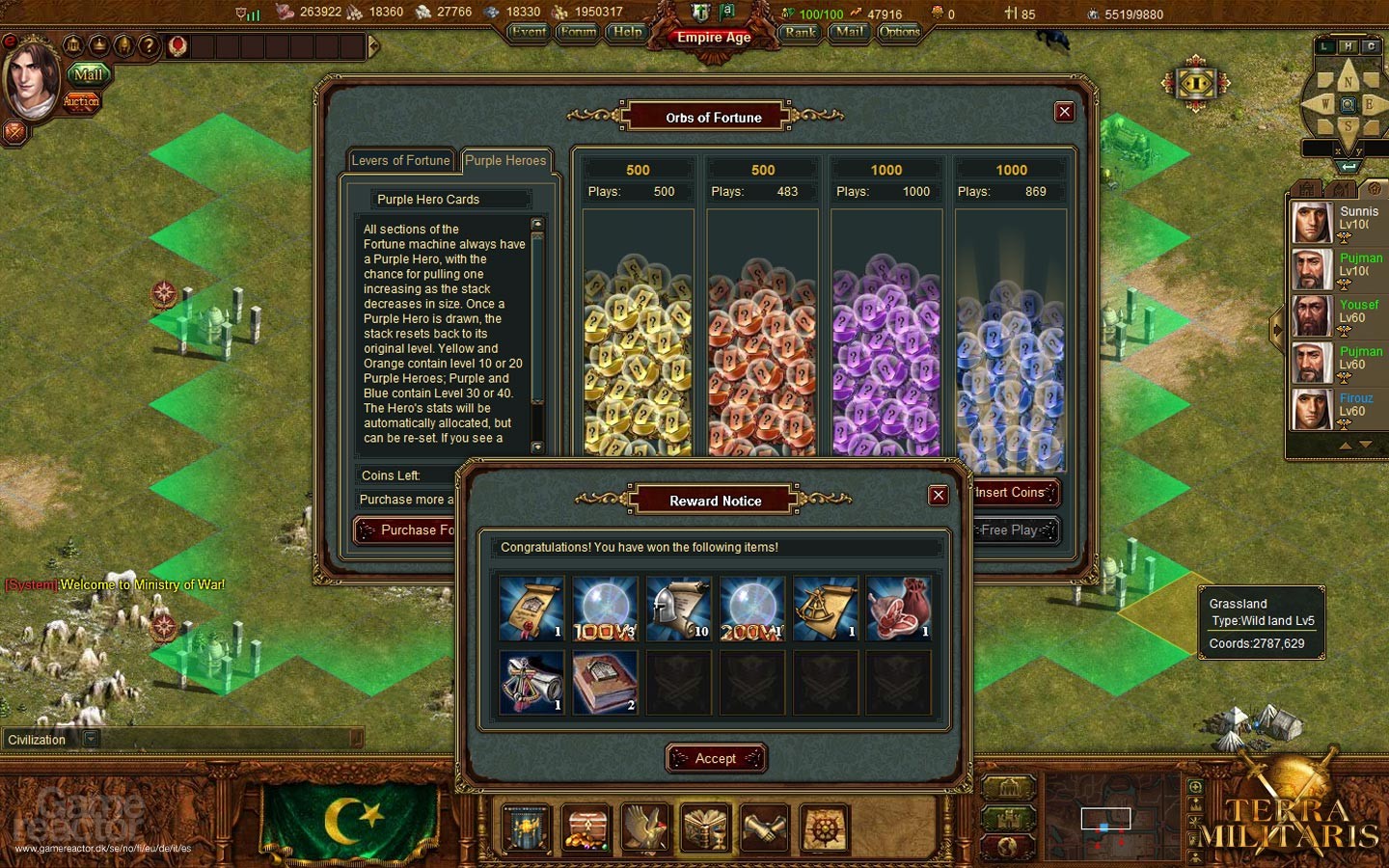Switch to the Levers of Fortune tab
1389x868 pixels.
[x=400, y=160]
